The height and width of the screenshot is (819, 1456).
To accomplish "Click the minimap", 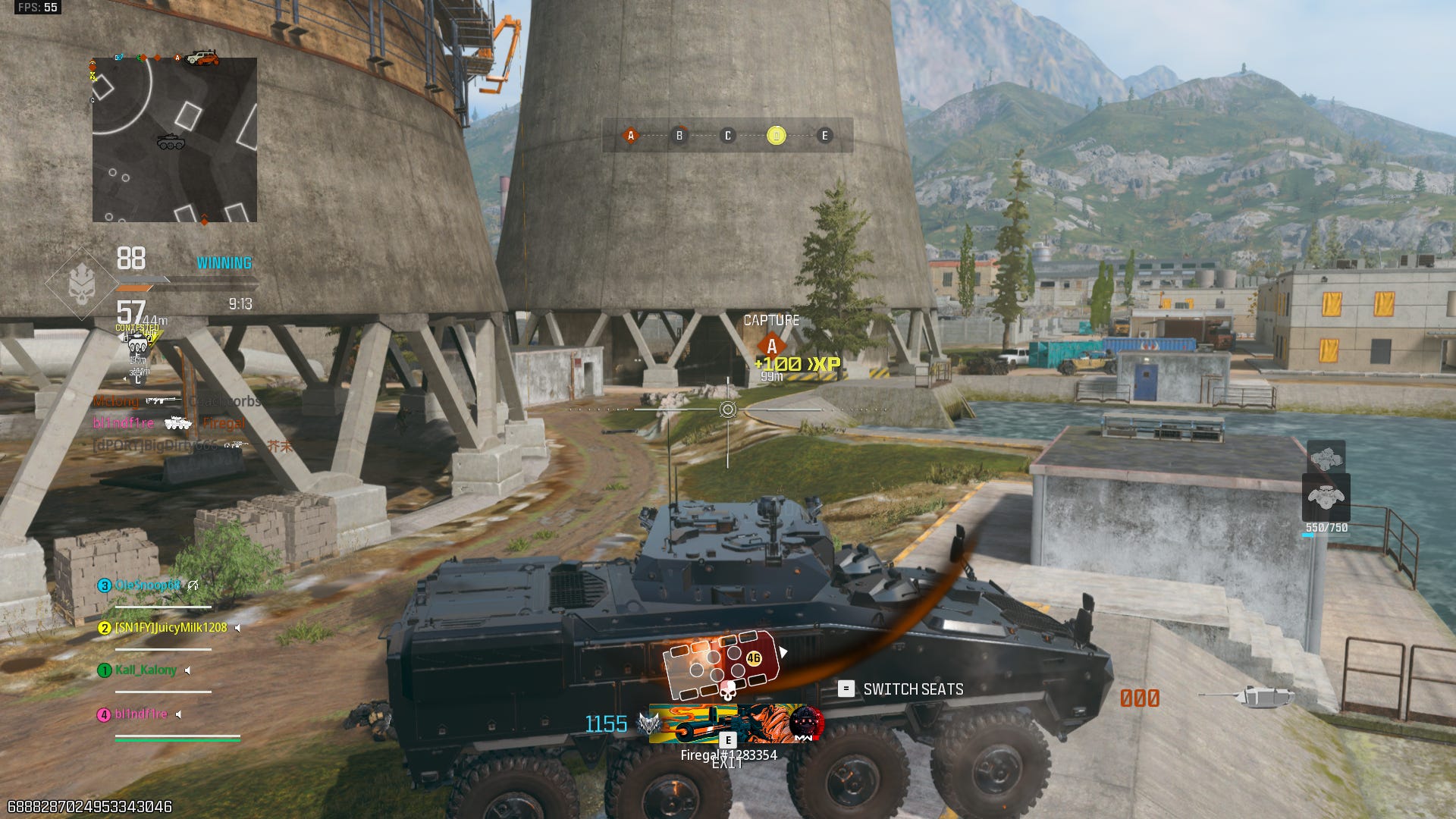I will (x=174, y=140).
